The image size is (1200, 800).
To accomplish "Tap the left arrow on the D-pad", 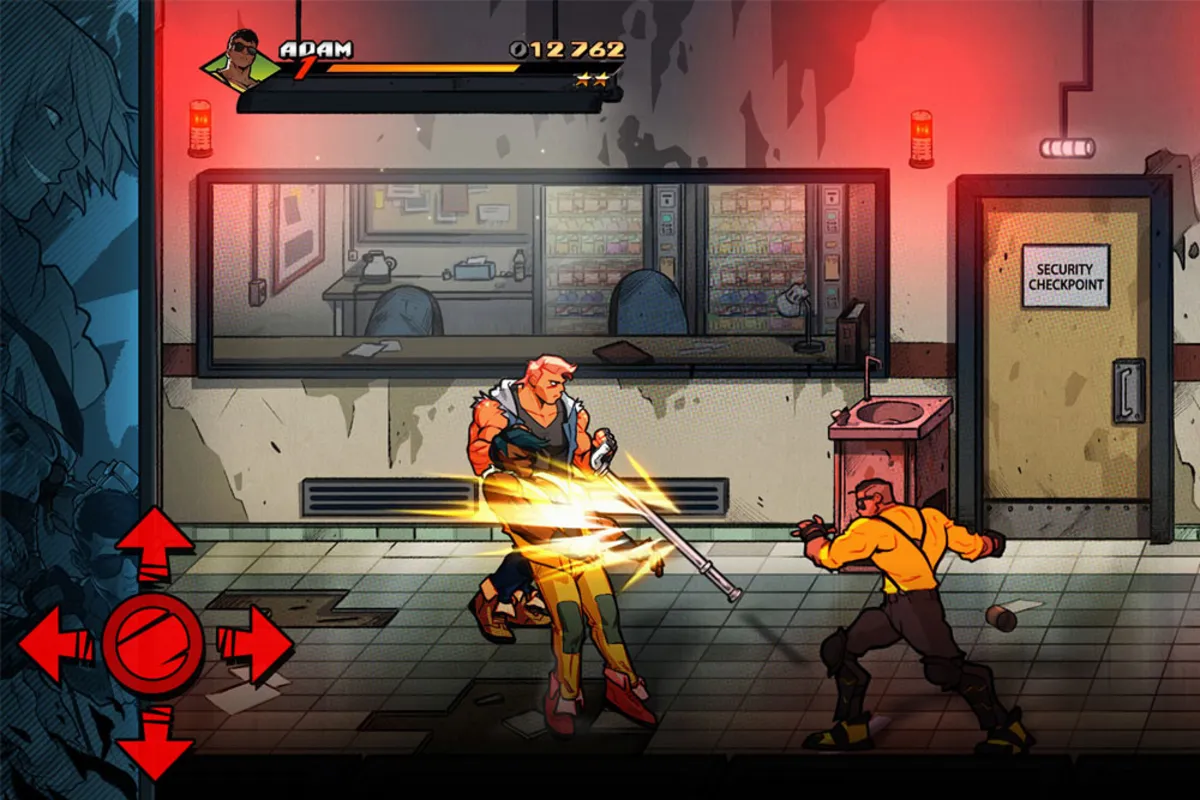I will [x=55, y=645].
